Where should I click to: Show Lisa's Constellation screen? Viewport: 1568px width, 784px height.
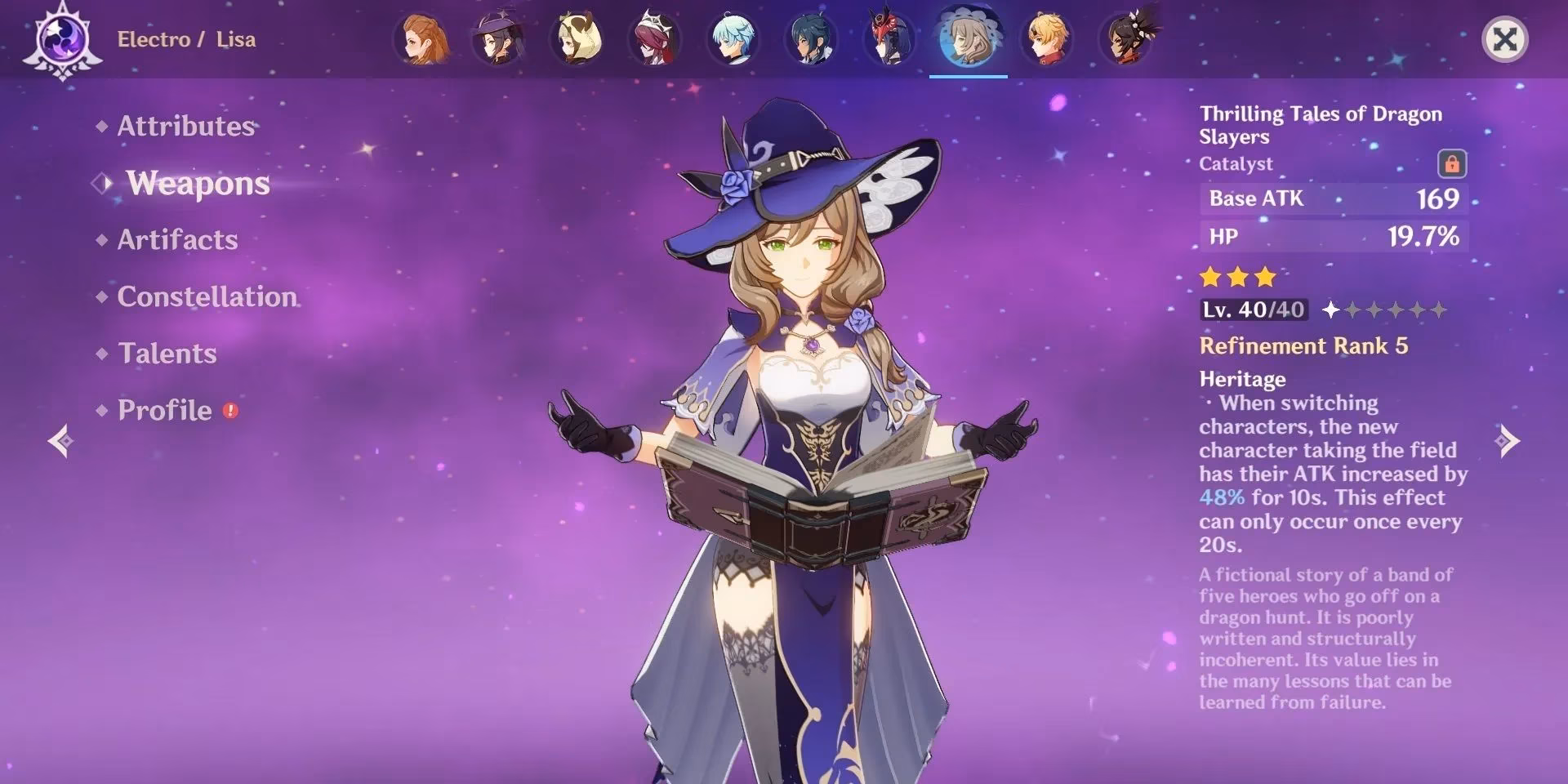(x=207, y=296)
